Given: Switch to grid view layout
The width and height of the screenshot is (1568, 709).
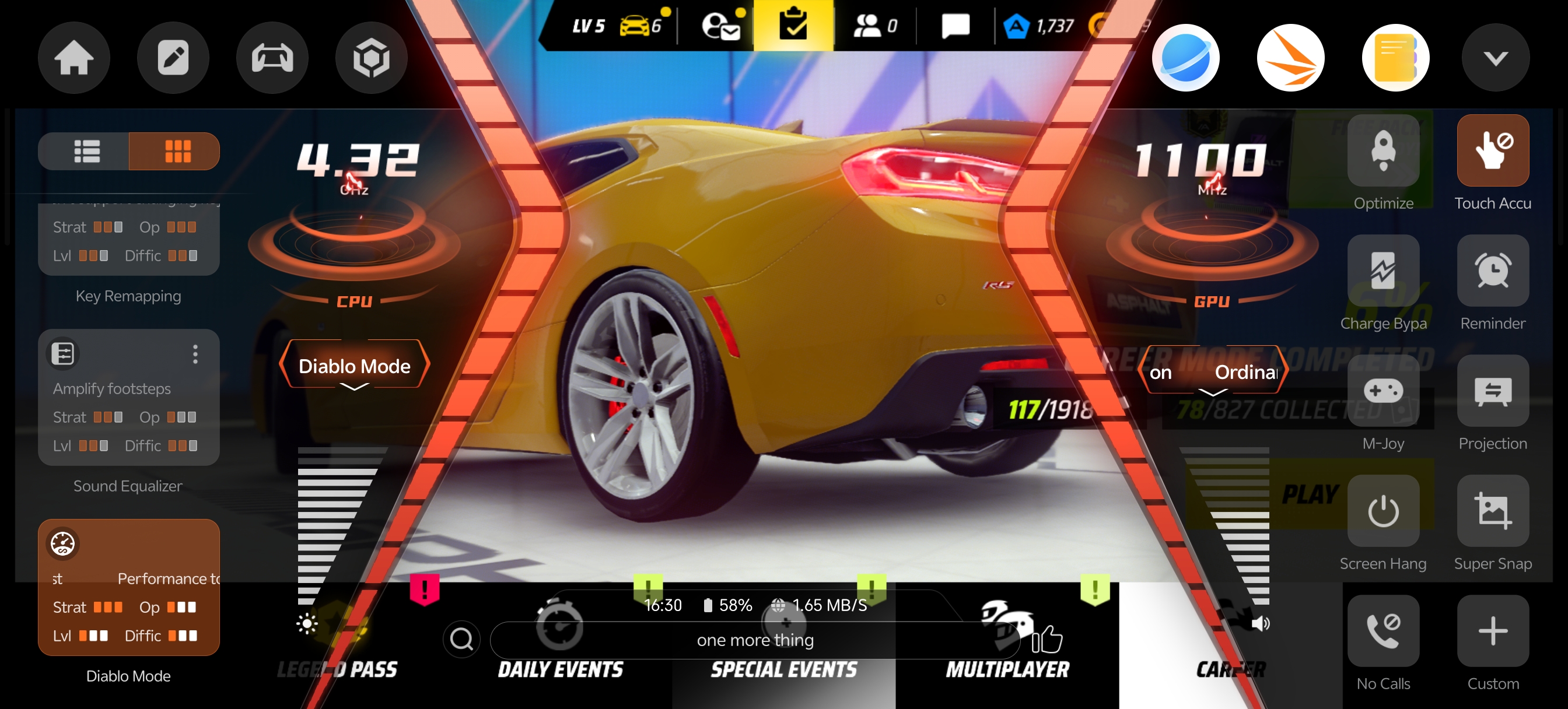Looking at the screenshot, I should [x=177, y=151].
